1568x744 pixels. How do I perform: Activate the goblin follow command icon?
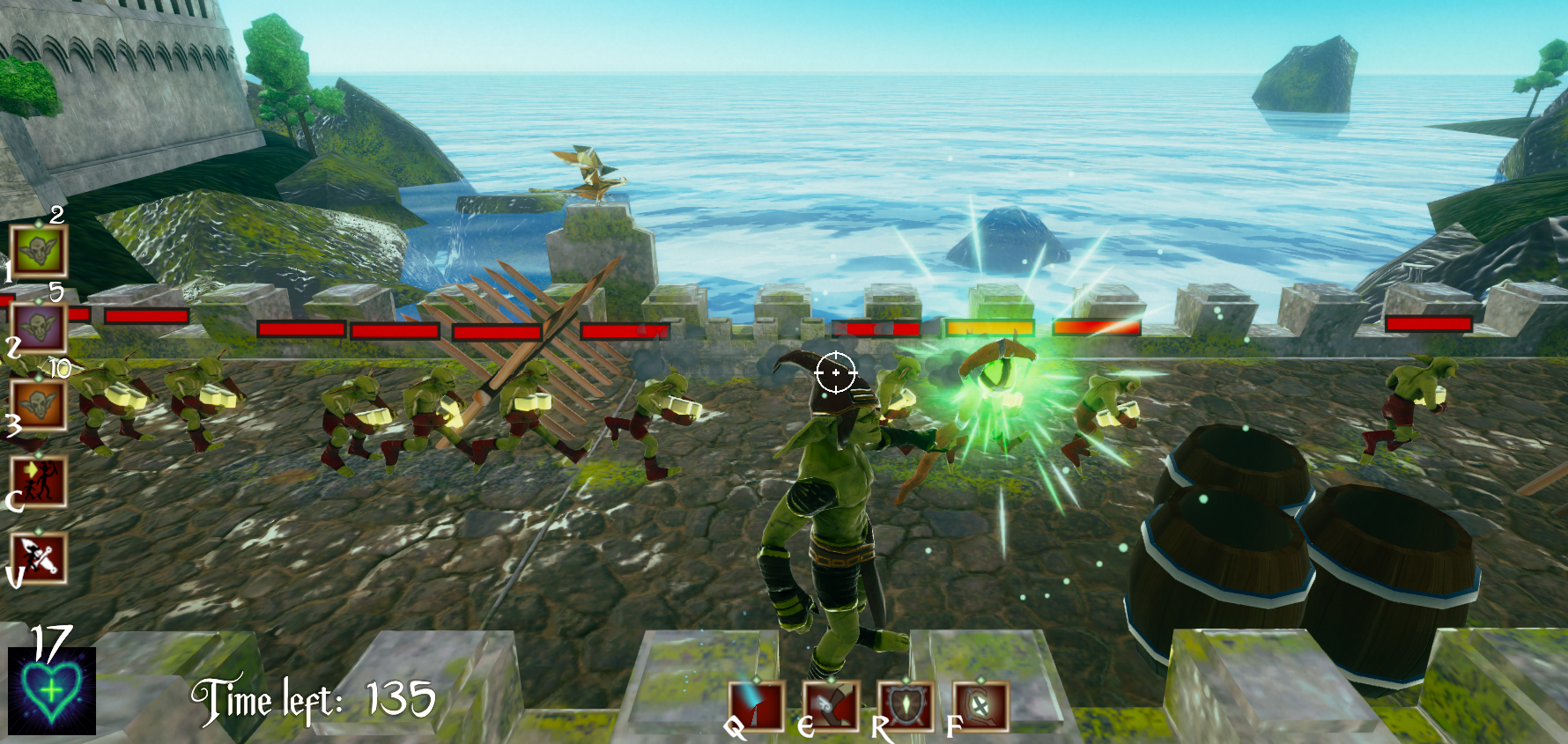39,481
